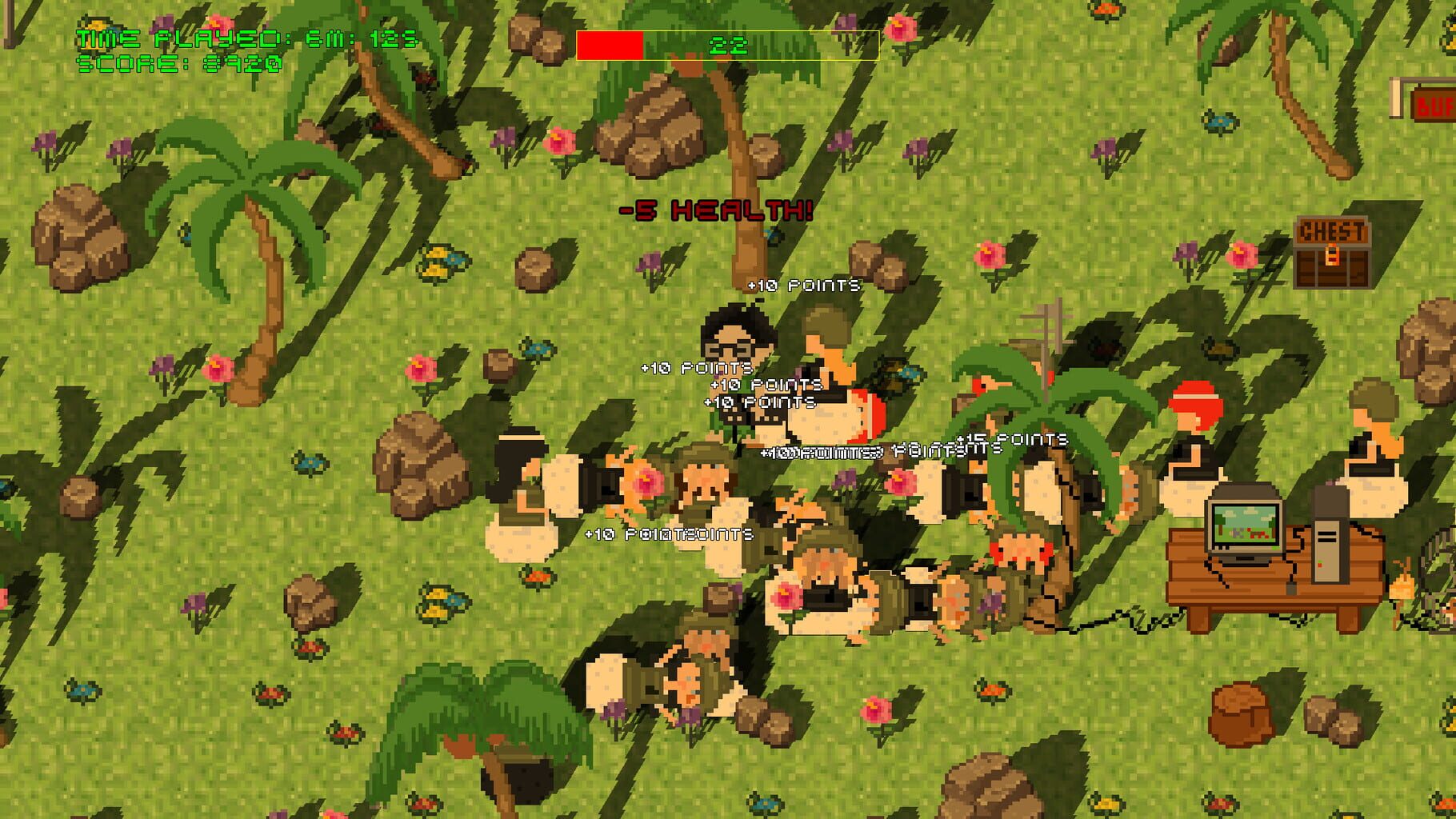Click the power light on the computer tower
The image size is (1456, 819).
click(x=1320, y=561)
